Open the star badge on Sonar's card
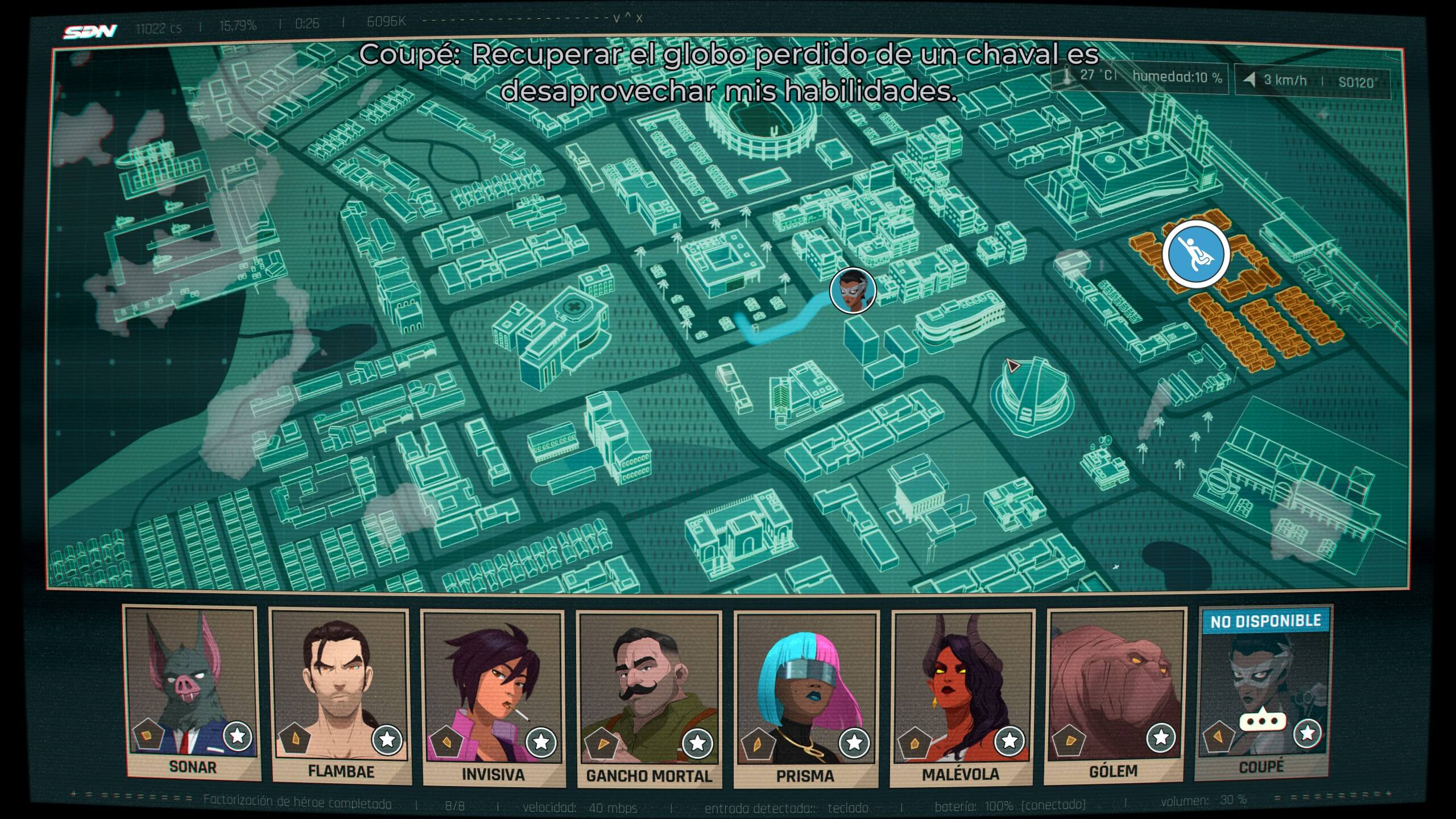 coord(238,737)
